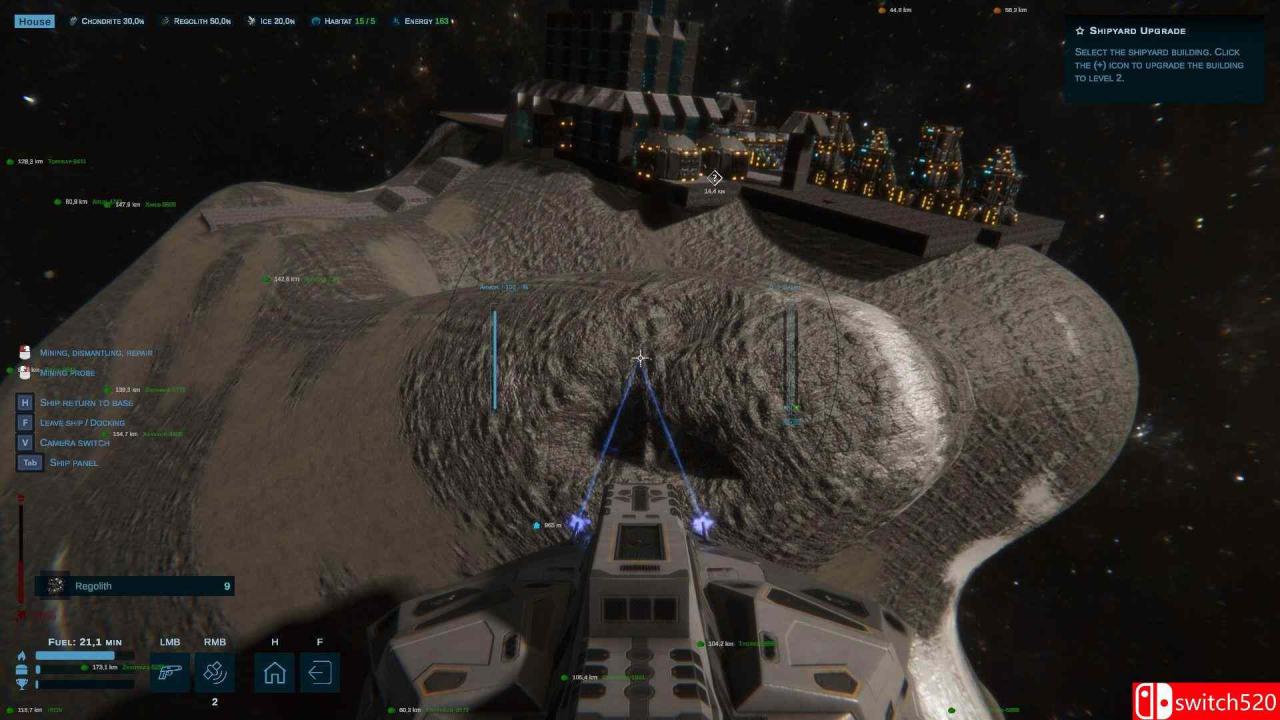Image resolution: width=1280 pixels, height=720 pixels.
Task: Click the leave ship exit icon
Action: 320,673
